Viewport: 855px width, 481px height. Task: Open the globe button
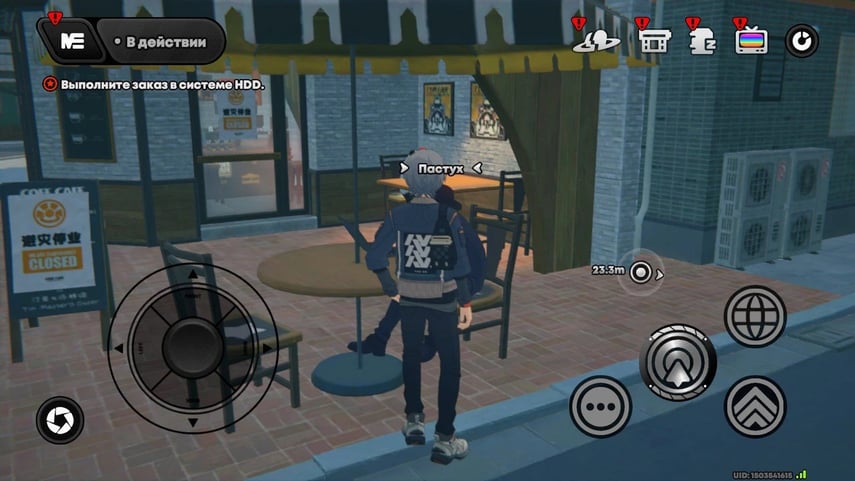(x=755, y=317)
